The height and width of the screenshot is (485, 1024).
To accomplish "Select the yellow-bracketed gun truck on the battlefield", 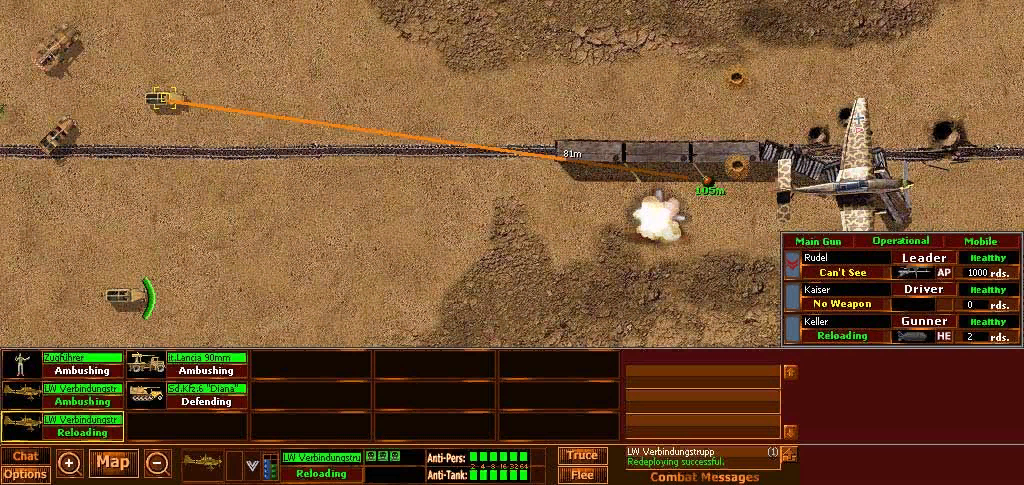I will click(162, 98).
